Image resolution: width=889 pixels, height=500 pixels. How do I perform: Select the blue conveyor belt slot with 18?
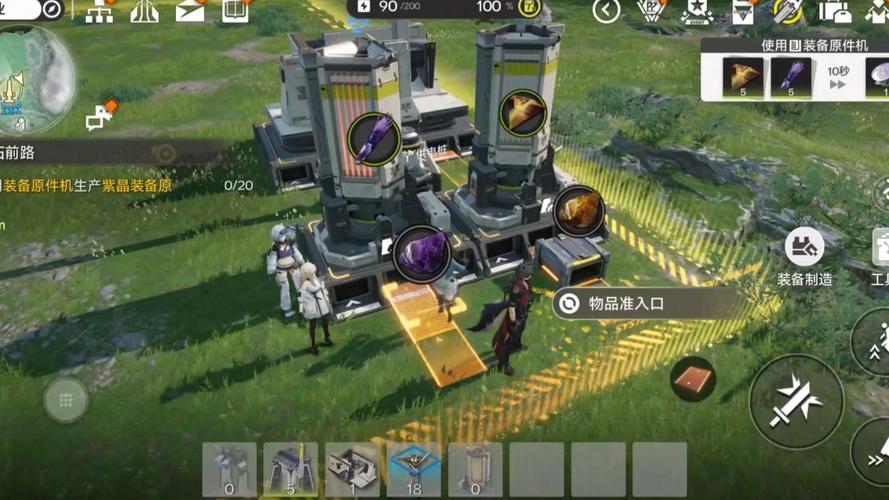tap(414, 470)
